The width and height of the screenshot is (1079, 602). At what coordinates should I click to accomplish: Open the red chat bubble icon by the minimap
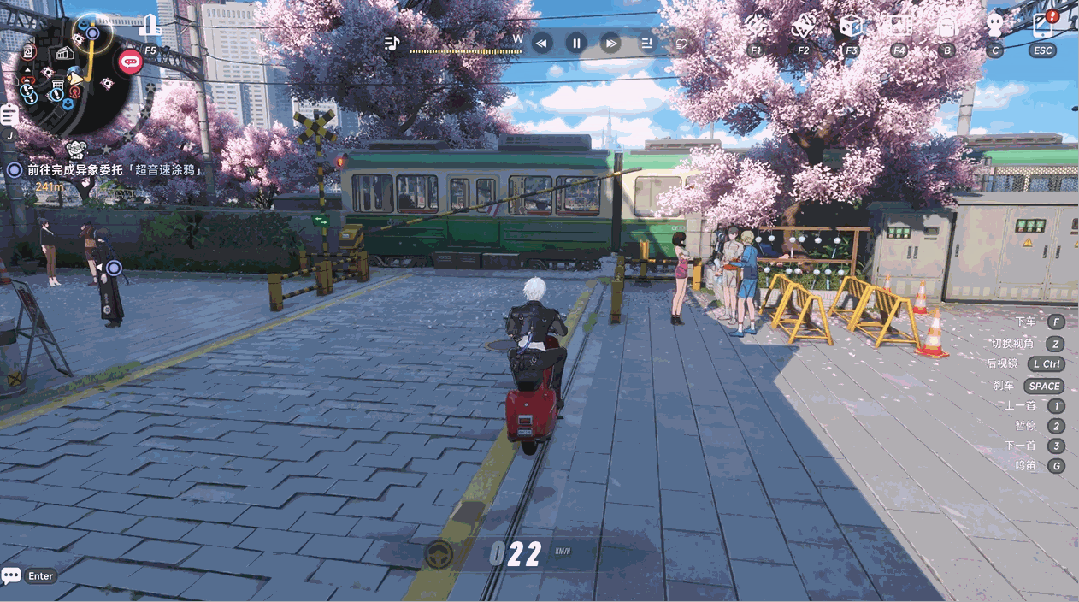coord(130,62)
